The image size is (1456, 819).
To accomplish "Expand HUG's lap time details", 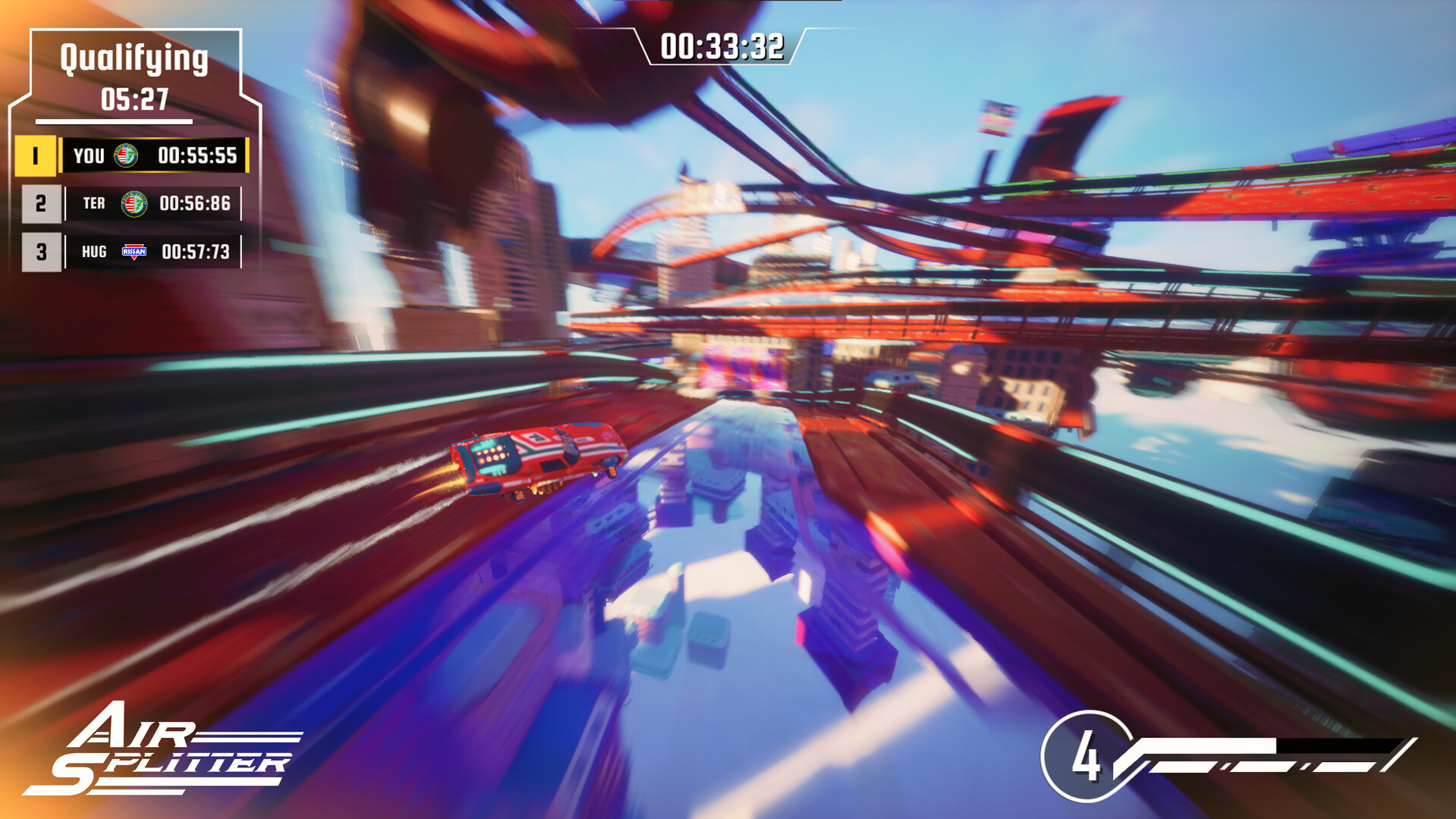I will [x=197, y=252].
